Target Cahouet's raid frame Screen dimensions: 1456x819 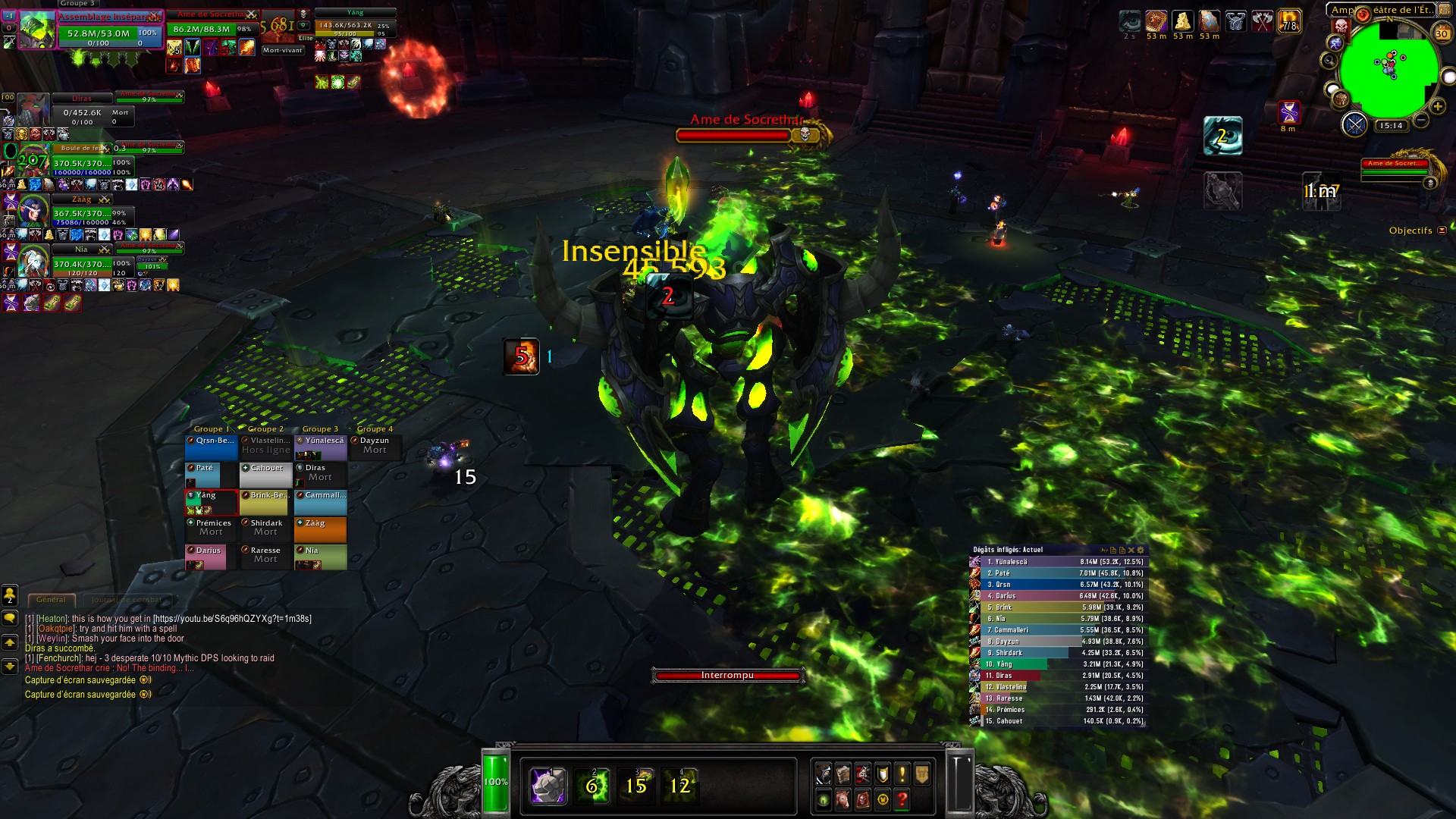[266, 475]
